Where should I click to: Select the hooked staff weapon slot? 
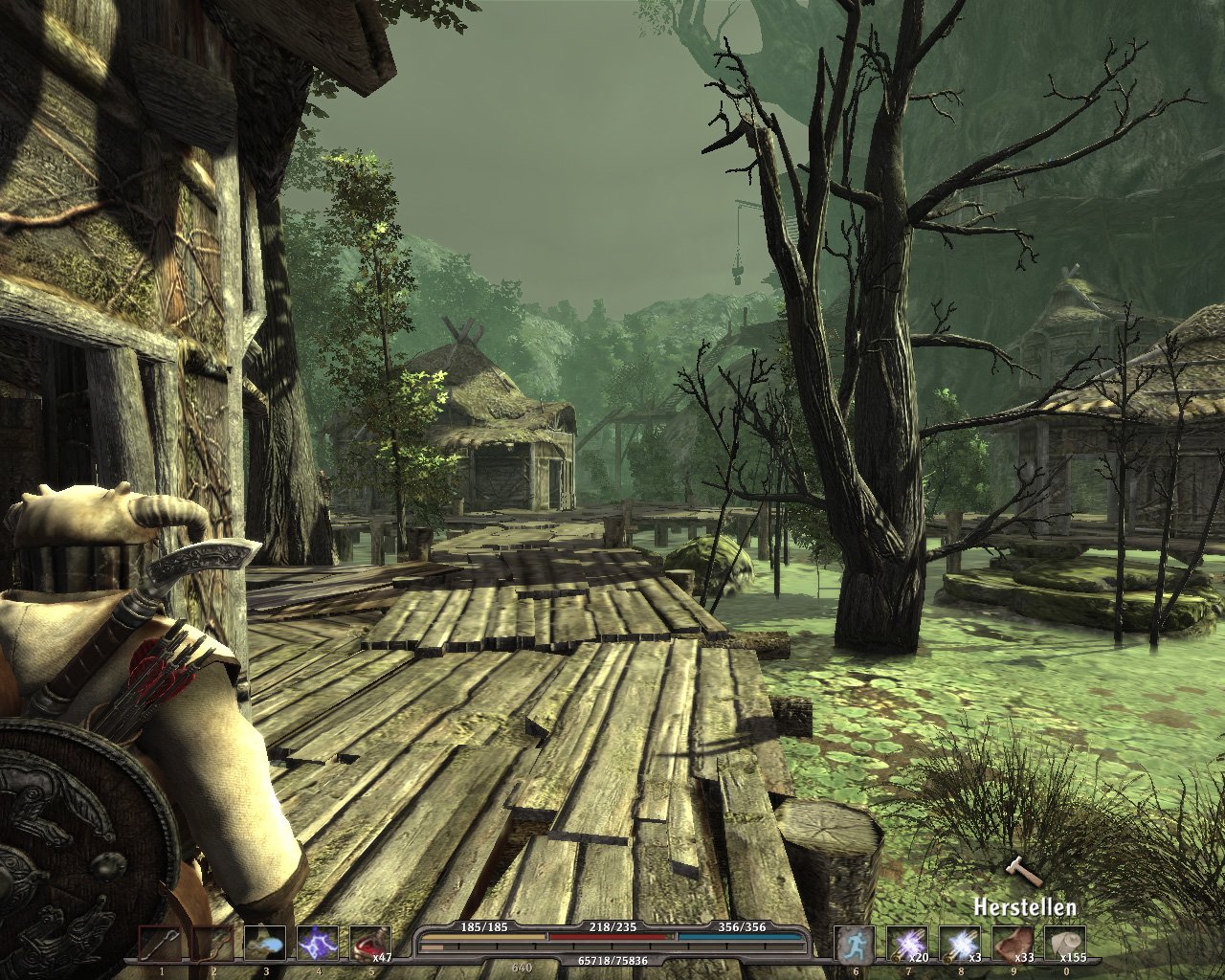click(x=159, y=944)
